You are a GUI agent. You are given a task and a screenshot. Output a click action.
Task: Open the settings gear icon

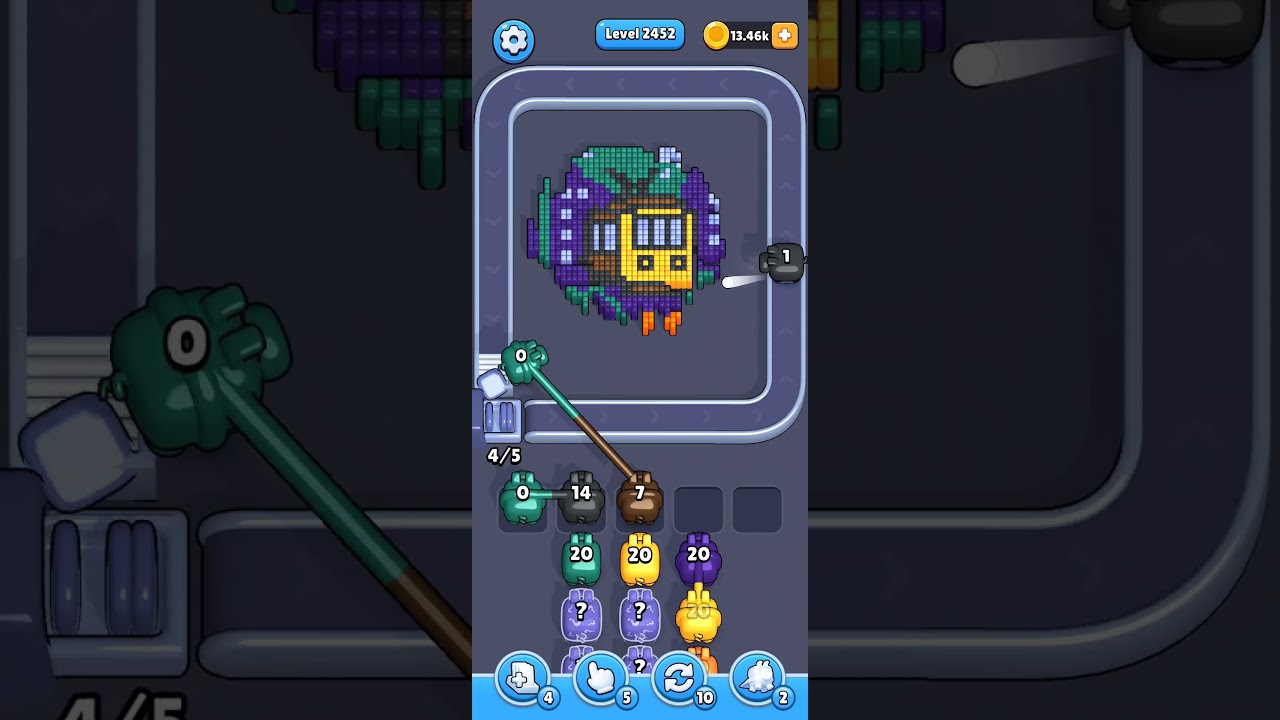pos(514,40)
